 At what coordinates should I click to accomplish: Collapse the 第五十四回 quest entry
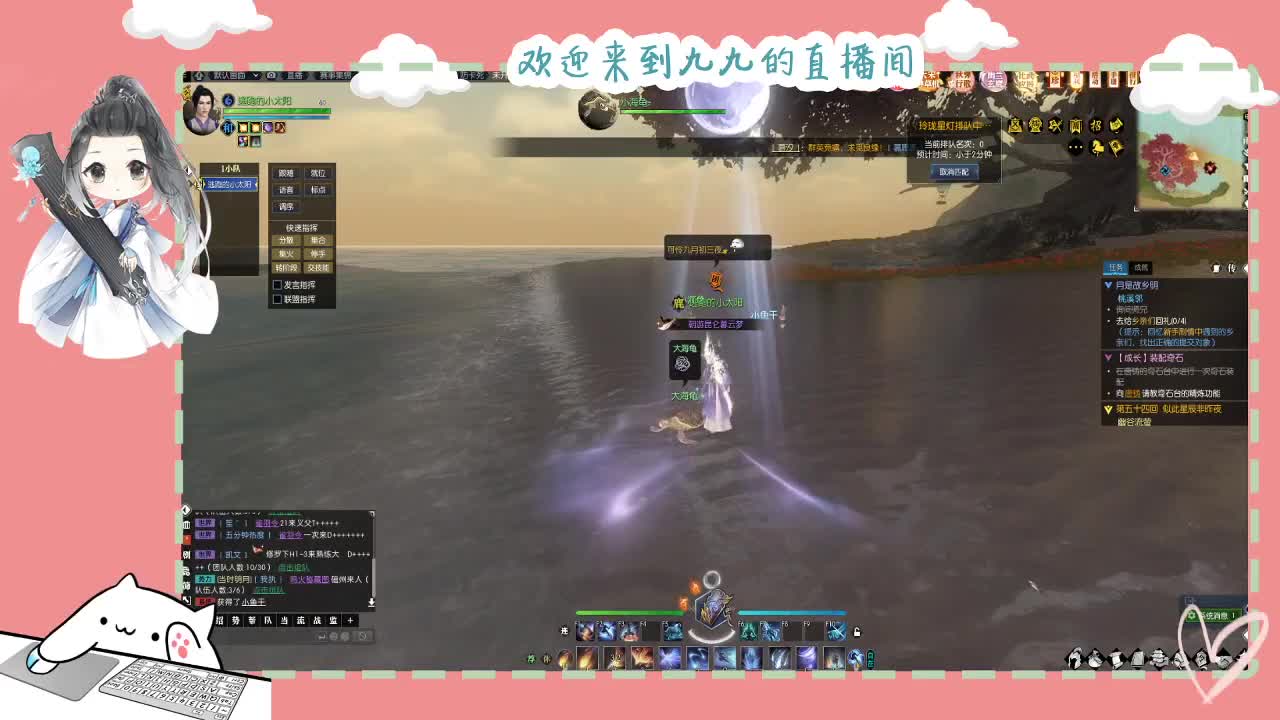1107,408
